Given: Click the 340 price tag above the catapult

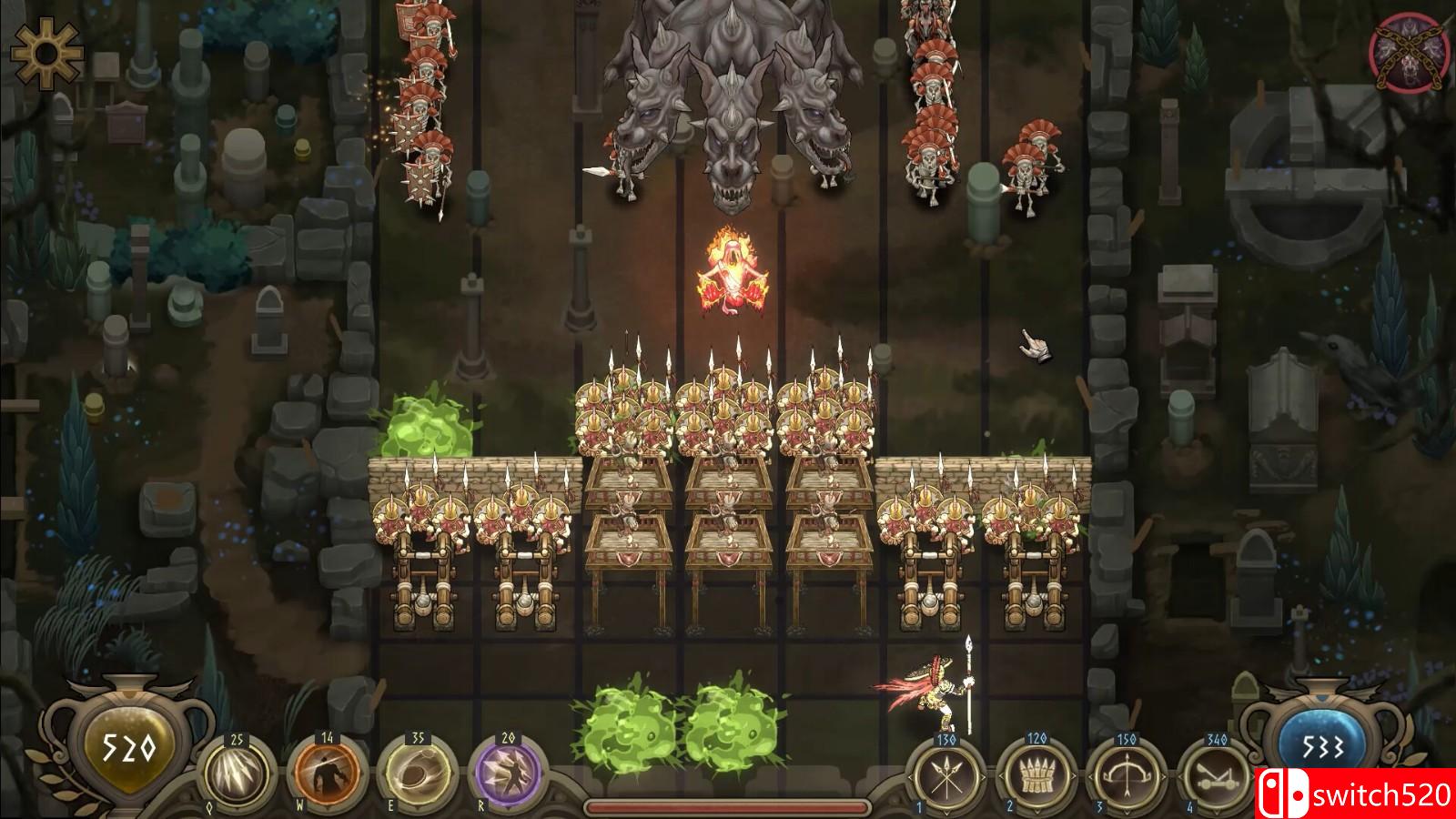Looking at the screenshot, I should 1218,739.
